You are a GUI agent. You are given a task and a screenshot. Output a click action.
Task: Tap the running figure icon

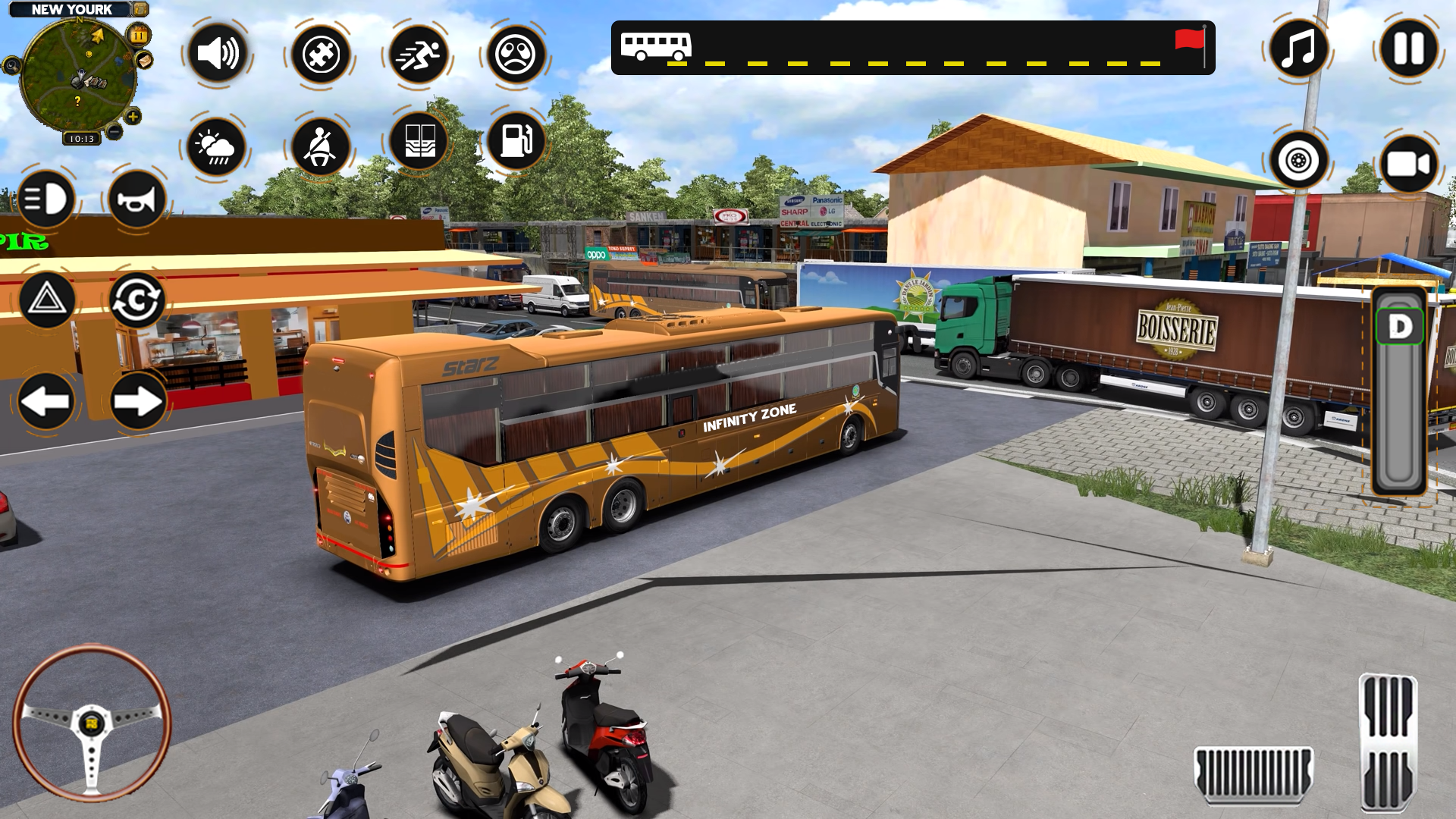(x=418, y=54)
